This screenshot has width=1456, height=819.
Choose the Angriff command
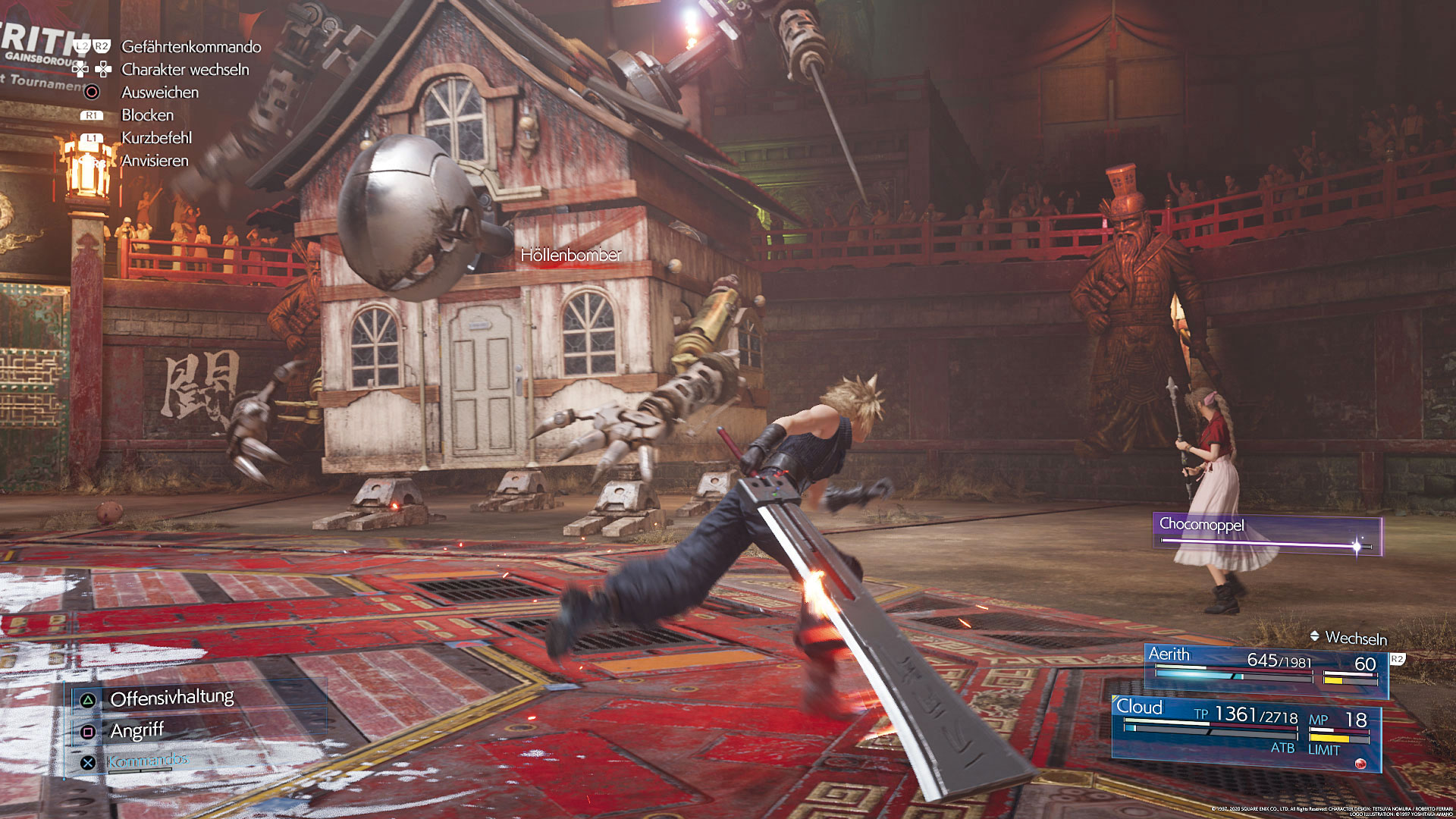coord(136,730)
